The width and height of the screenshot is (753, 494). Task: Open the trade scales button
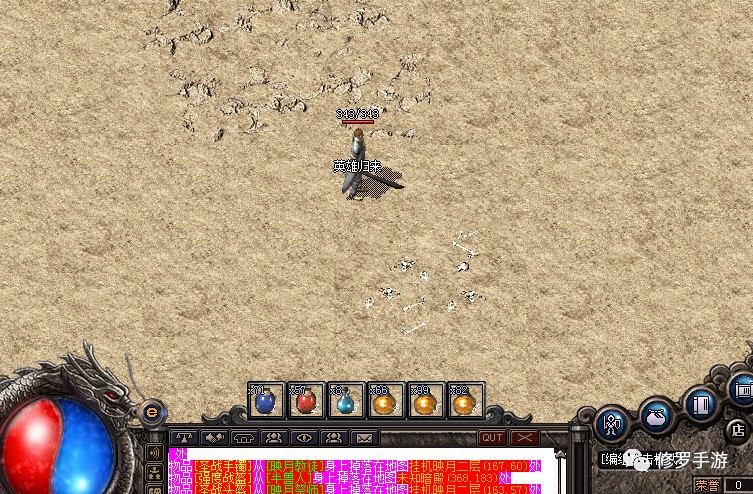tap(183, 437)
